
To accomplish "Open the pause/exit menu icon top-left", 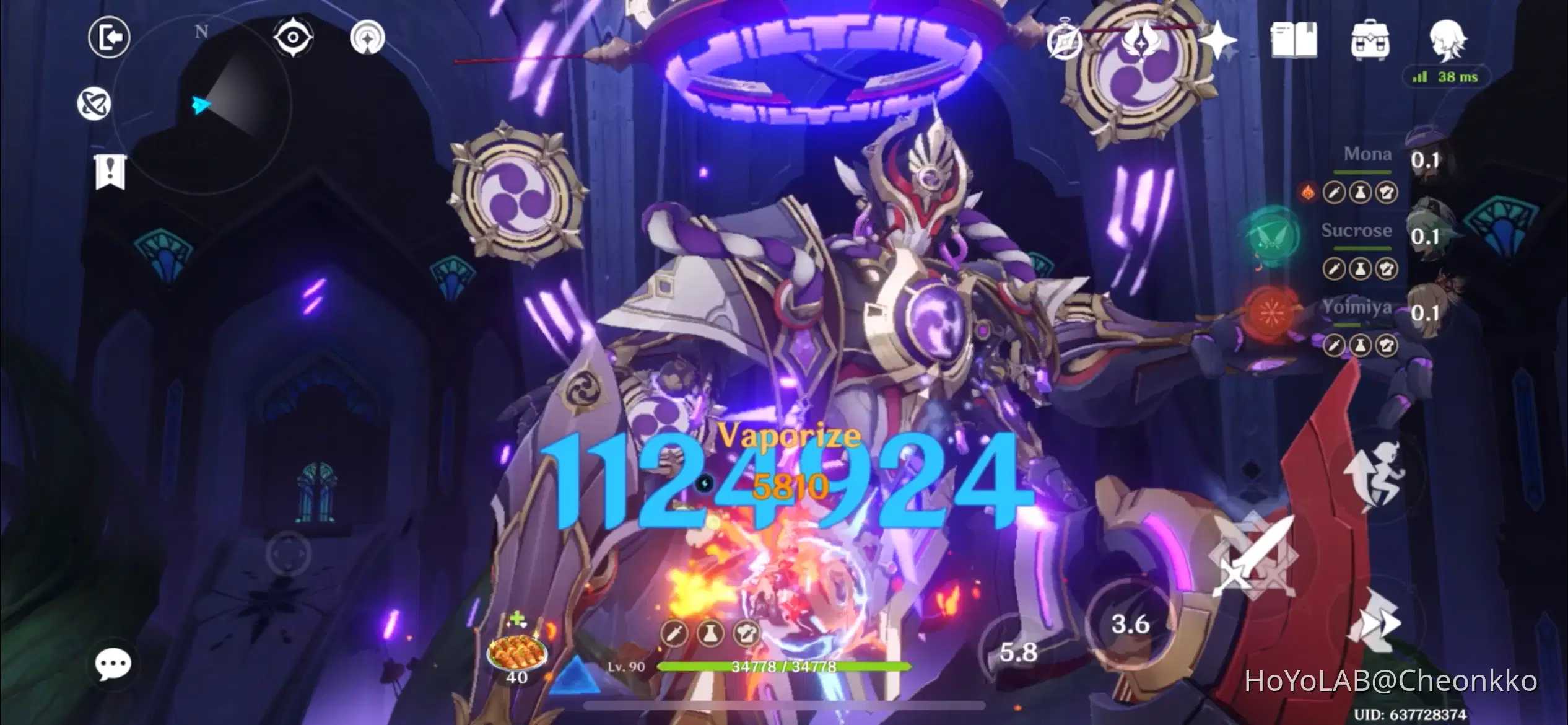I will 108,37.
